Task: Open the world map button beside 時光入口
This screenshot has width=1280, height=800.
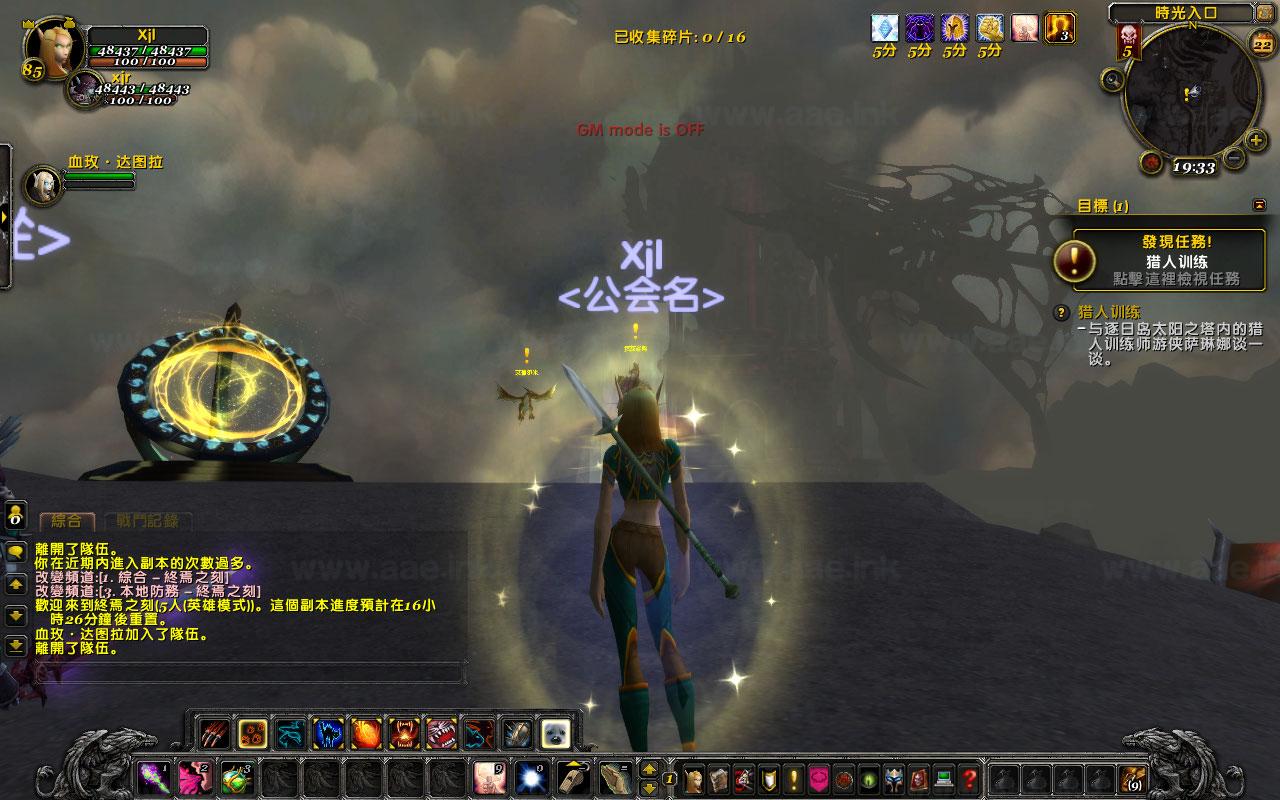Action: click(1262, 13)
